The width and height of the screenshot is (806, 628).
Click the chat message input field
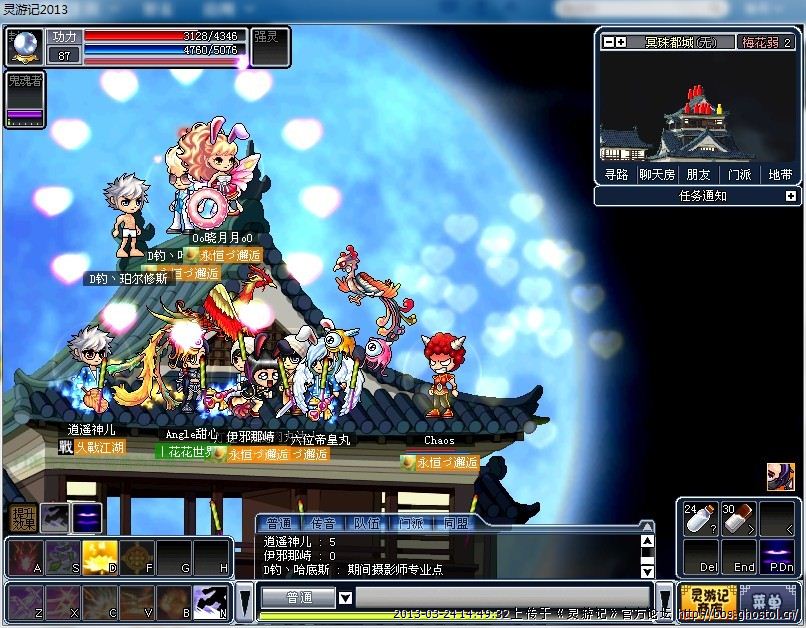click(500, 598)
